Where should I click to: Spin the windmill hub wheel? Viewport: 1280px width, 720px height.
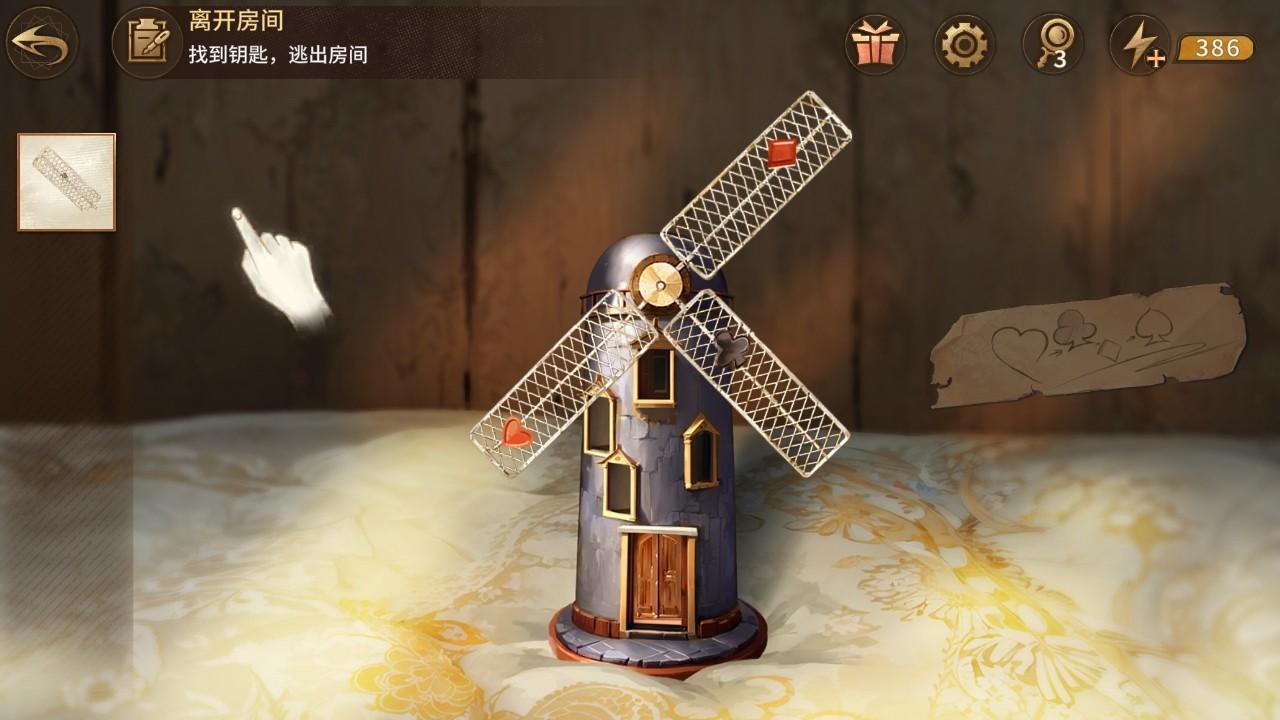pos(660,283)
